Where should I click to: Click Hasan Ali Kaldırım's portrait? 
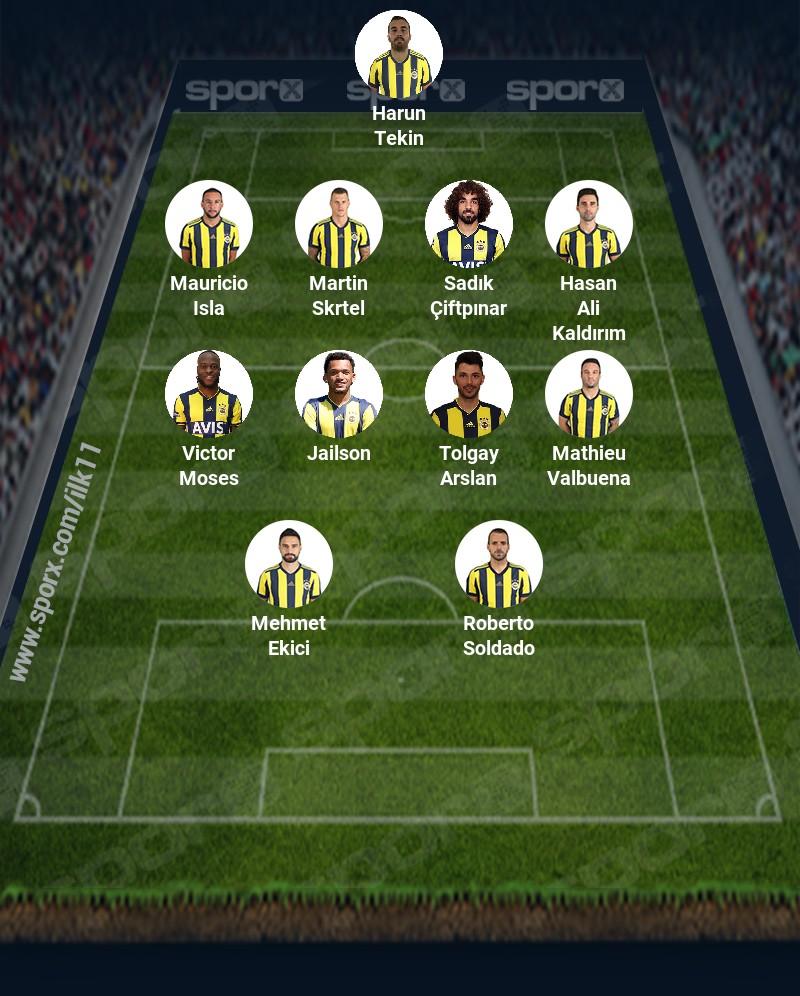tap(589, 224)
